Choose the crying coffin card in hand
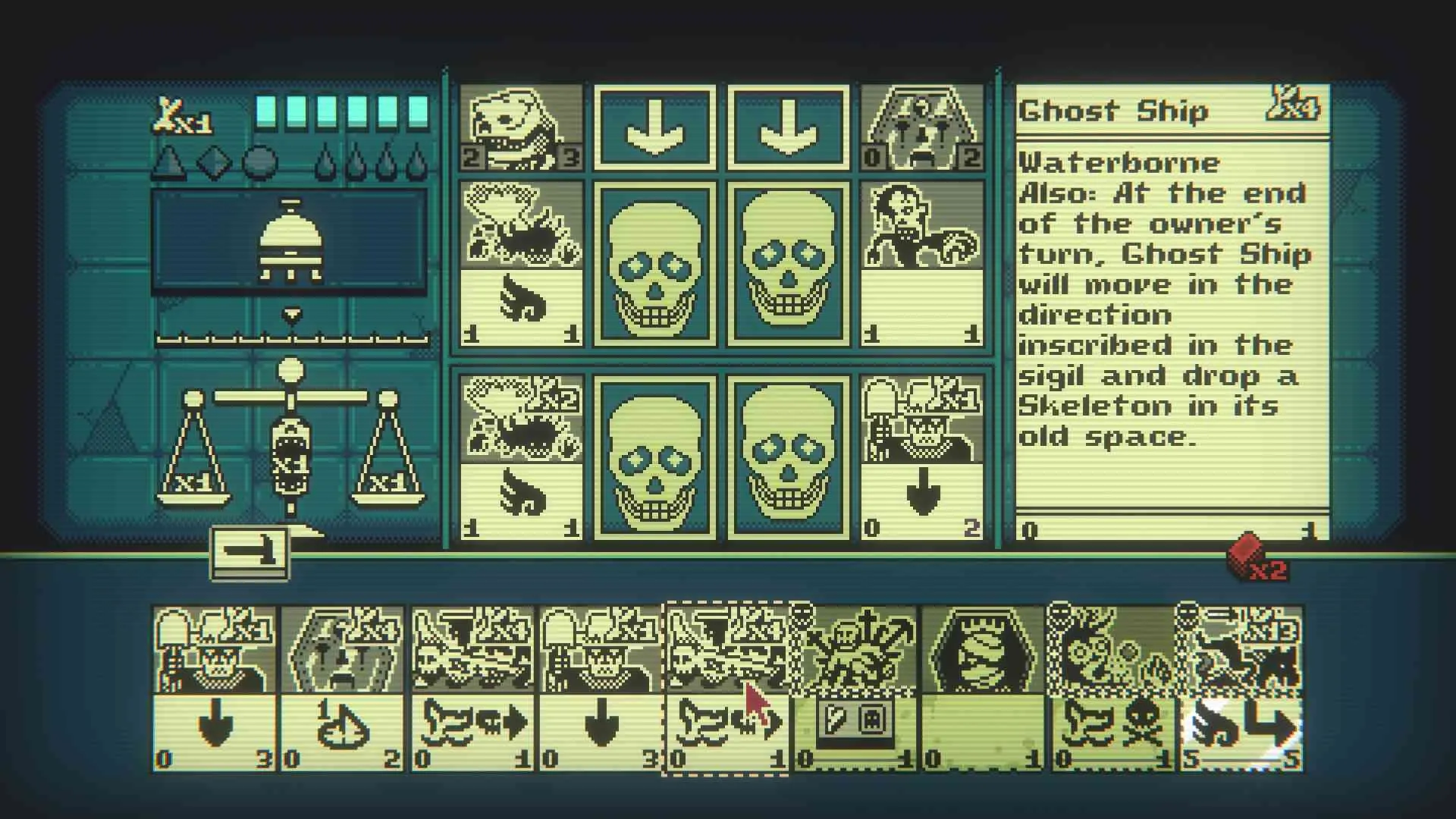The image size is (1456, 819). (343, 688)
